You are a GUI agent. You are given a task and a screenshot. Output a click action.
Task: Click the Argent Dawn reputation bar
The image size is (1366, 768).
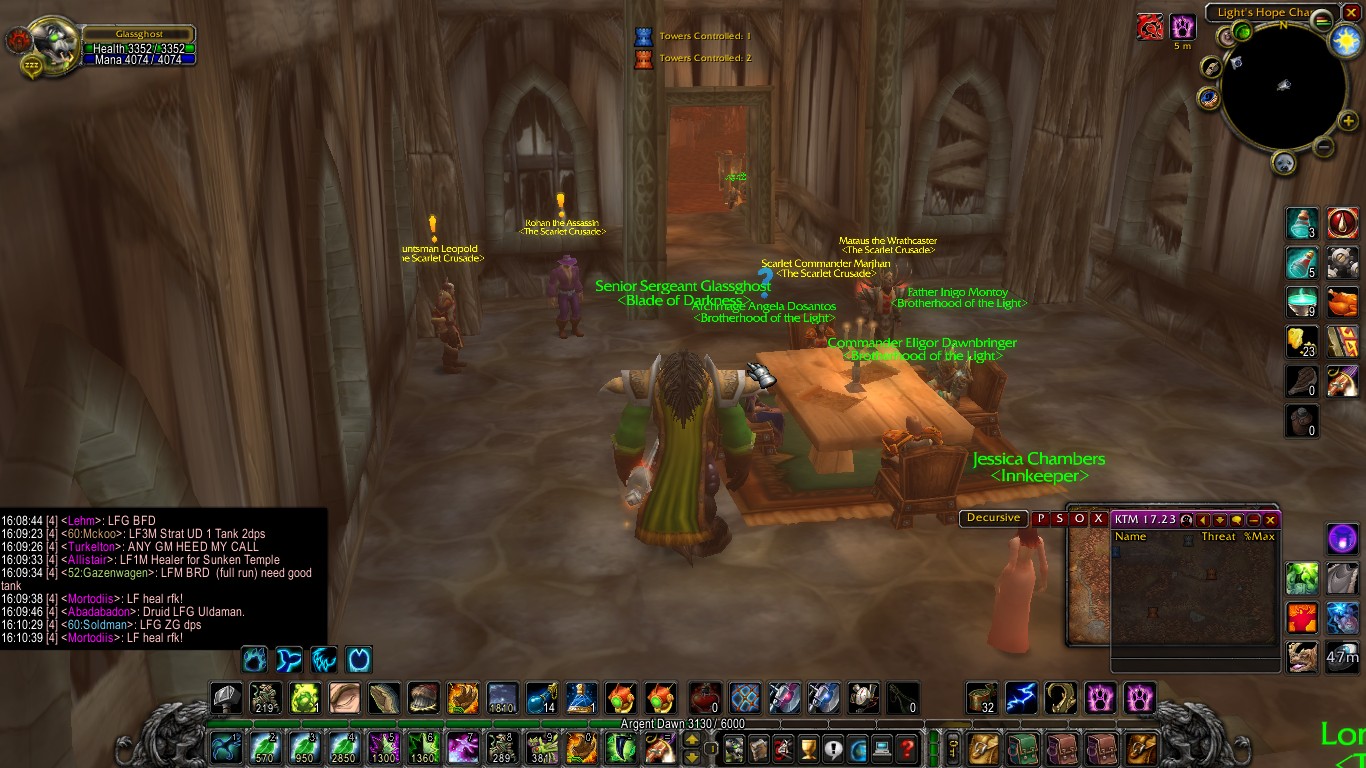tap(682, 724)
